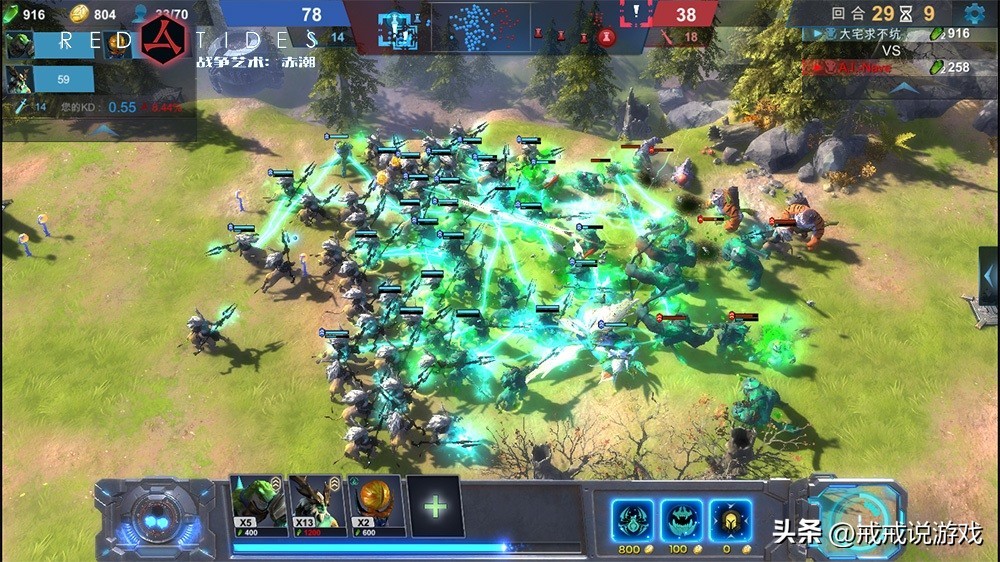Activate the 100-gold beast ability
1000x562 pixels.
tap(680, 520)
